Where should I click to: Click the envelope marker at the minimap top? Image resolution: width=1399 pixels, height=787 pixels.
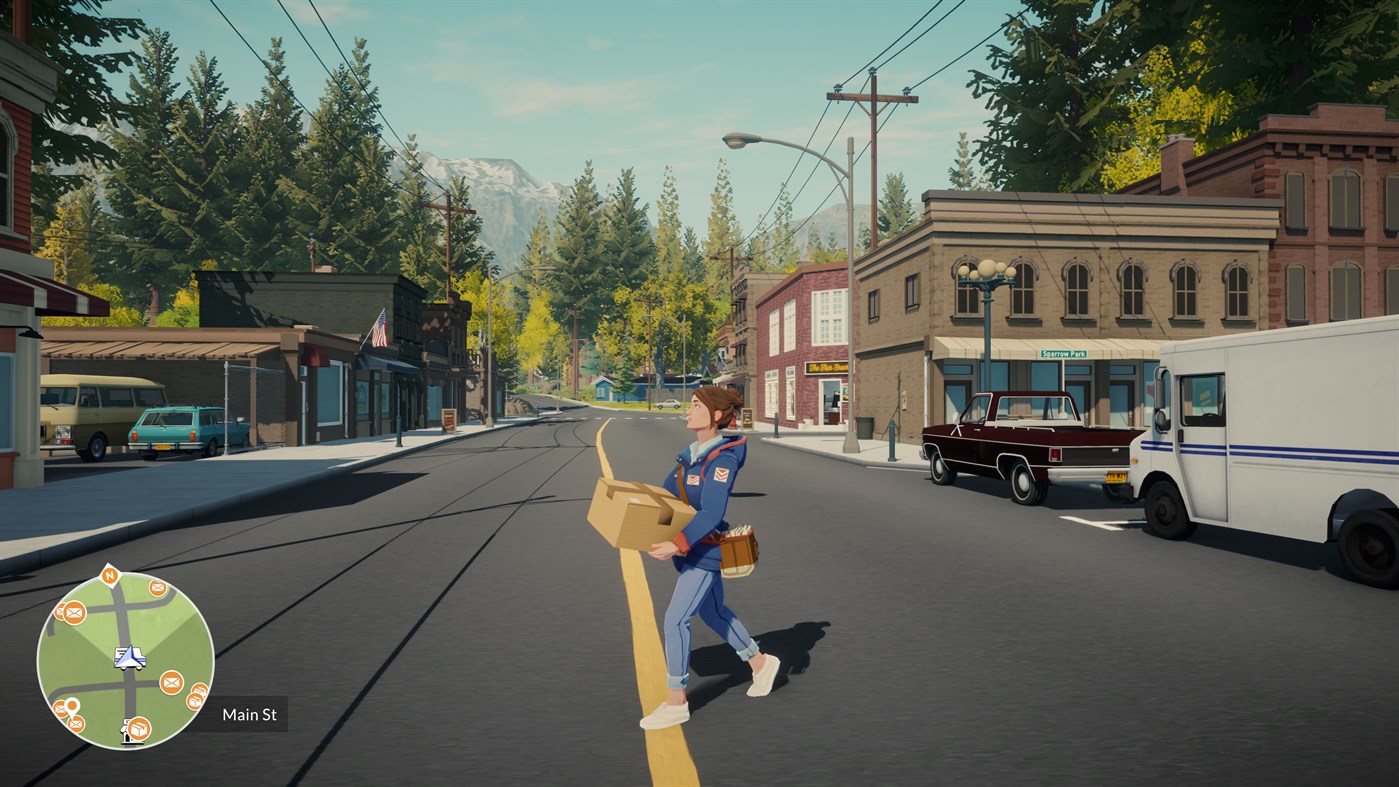pos(157,587)
